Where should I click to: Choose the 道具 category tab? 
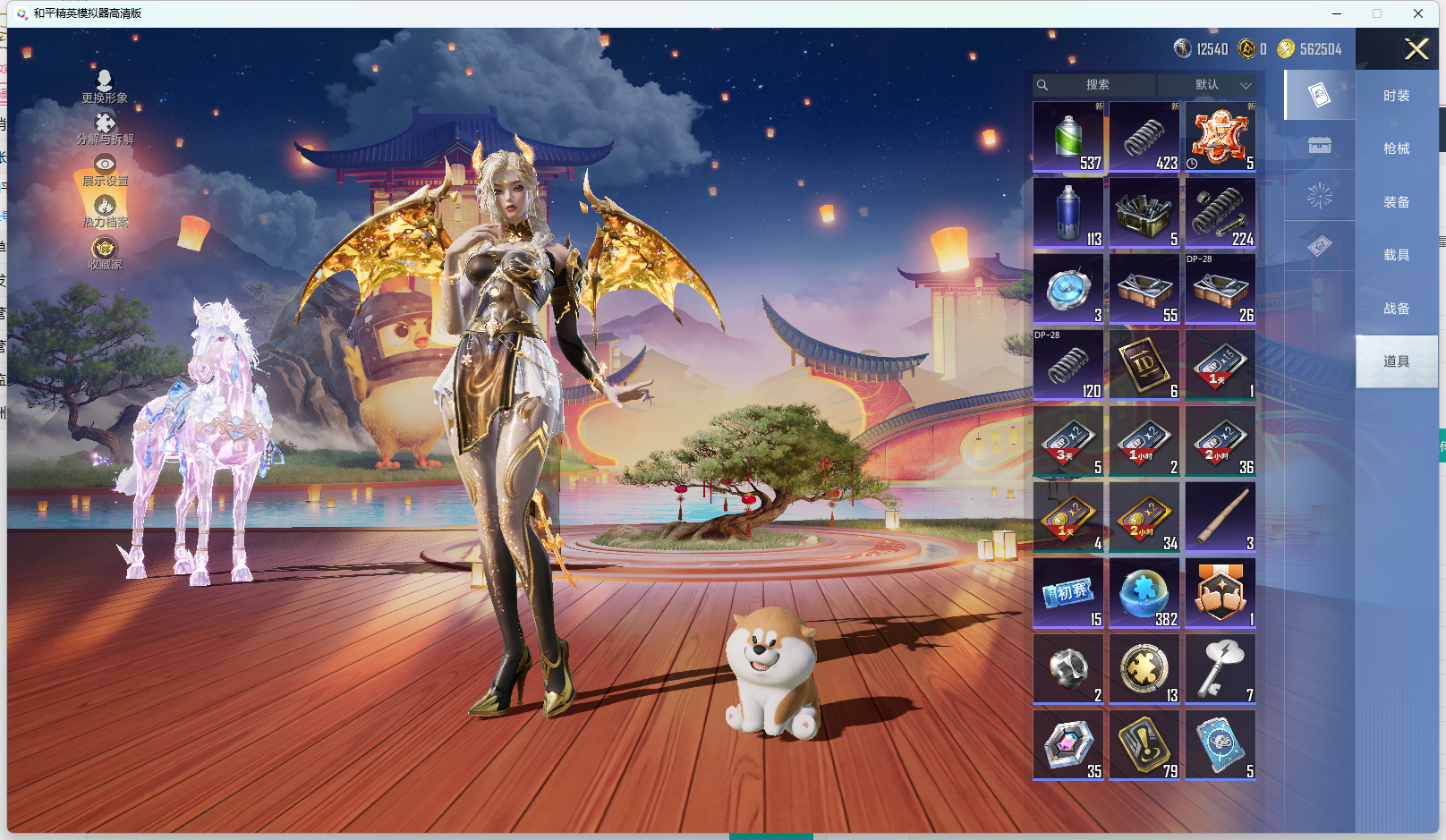(1396, 361)
